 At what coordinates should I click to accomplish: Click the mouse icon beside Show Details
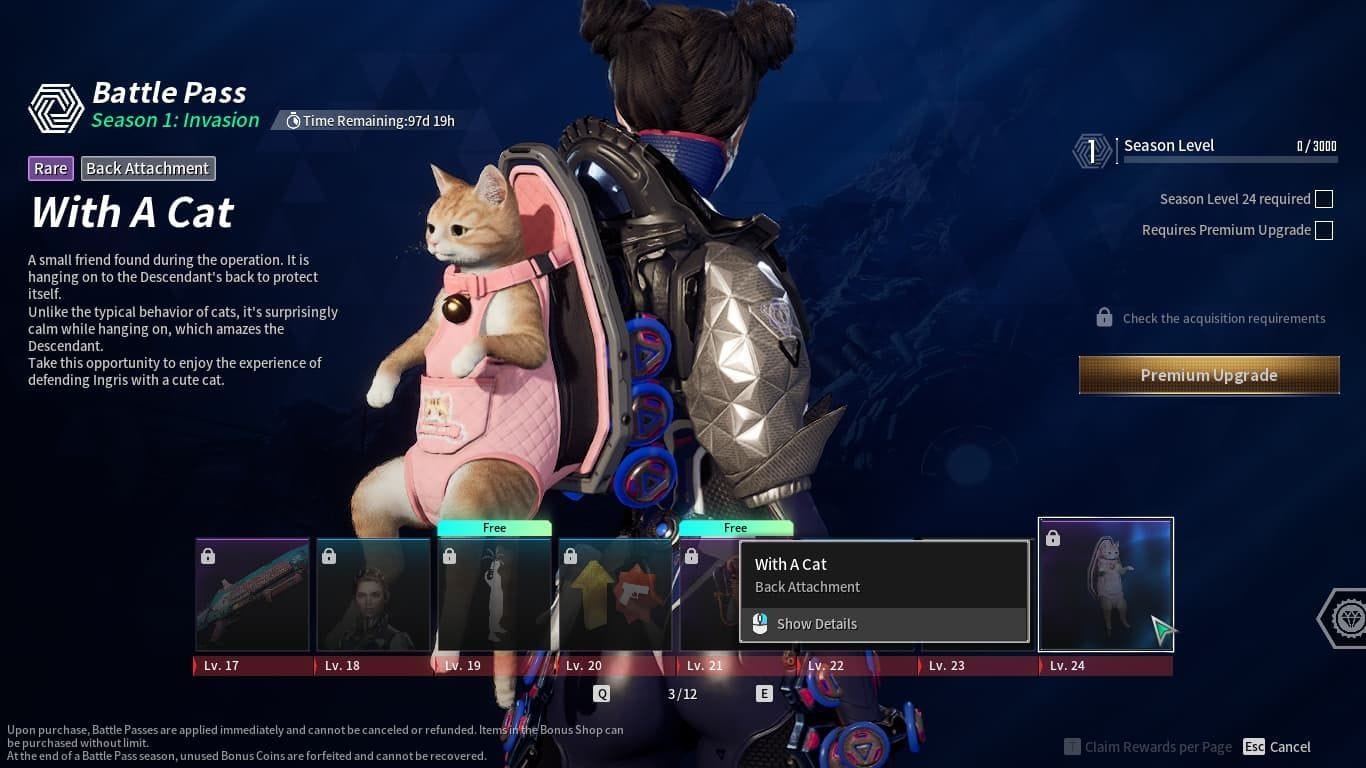(760, 623)
